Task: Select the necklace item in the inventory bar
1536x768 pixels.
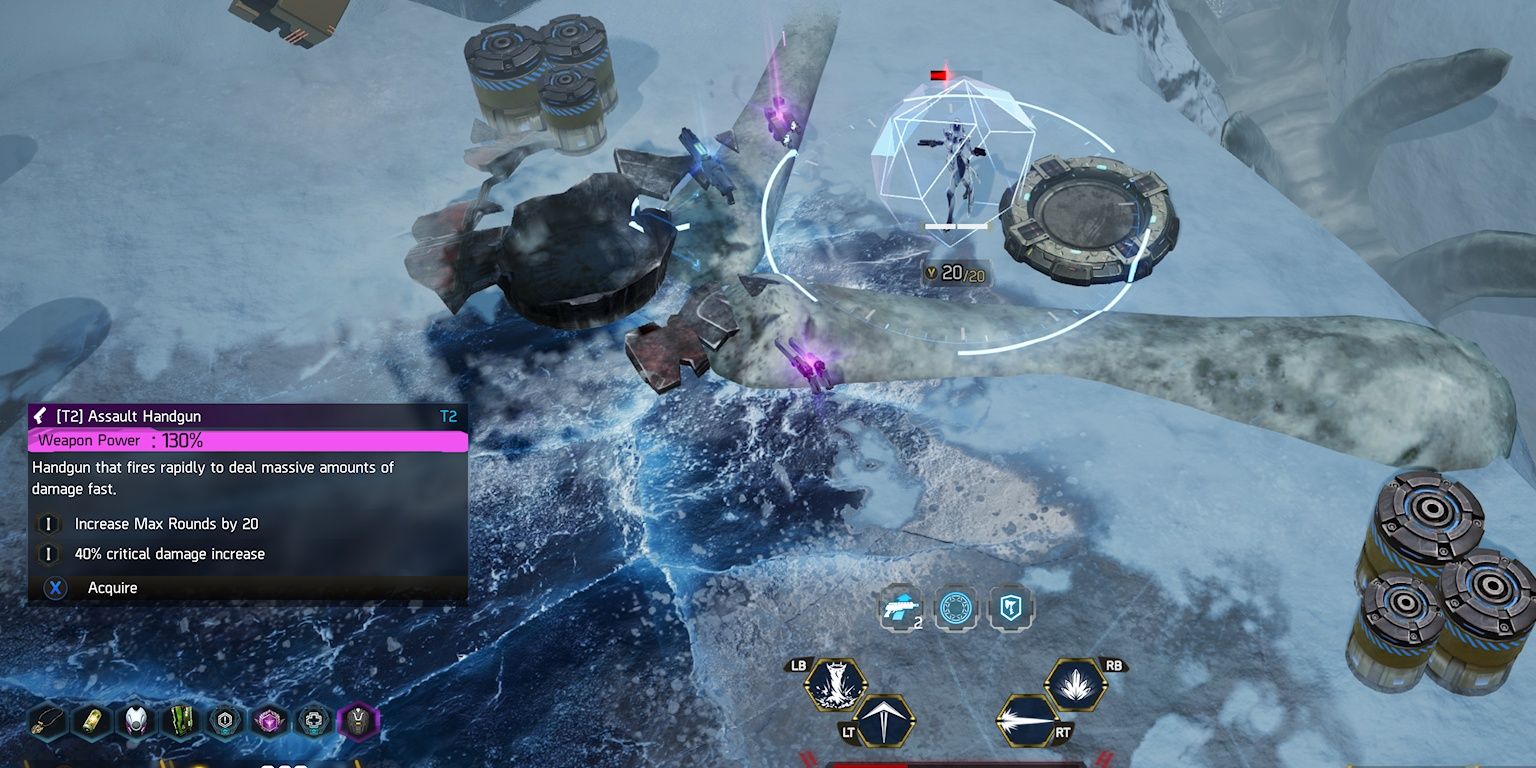Action: [x=44, y=722]
